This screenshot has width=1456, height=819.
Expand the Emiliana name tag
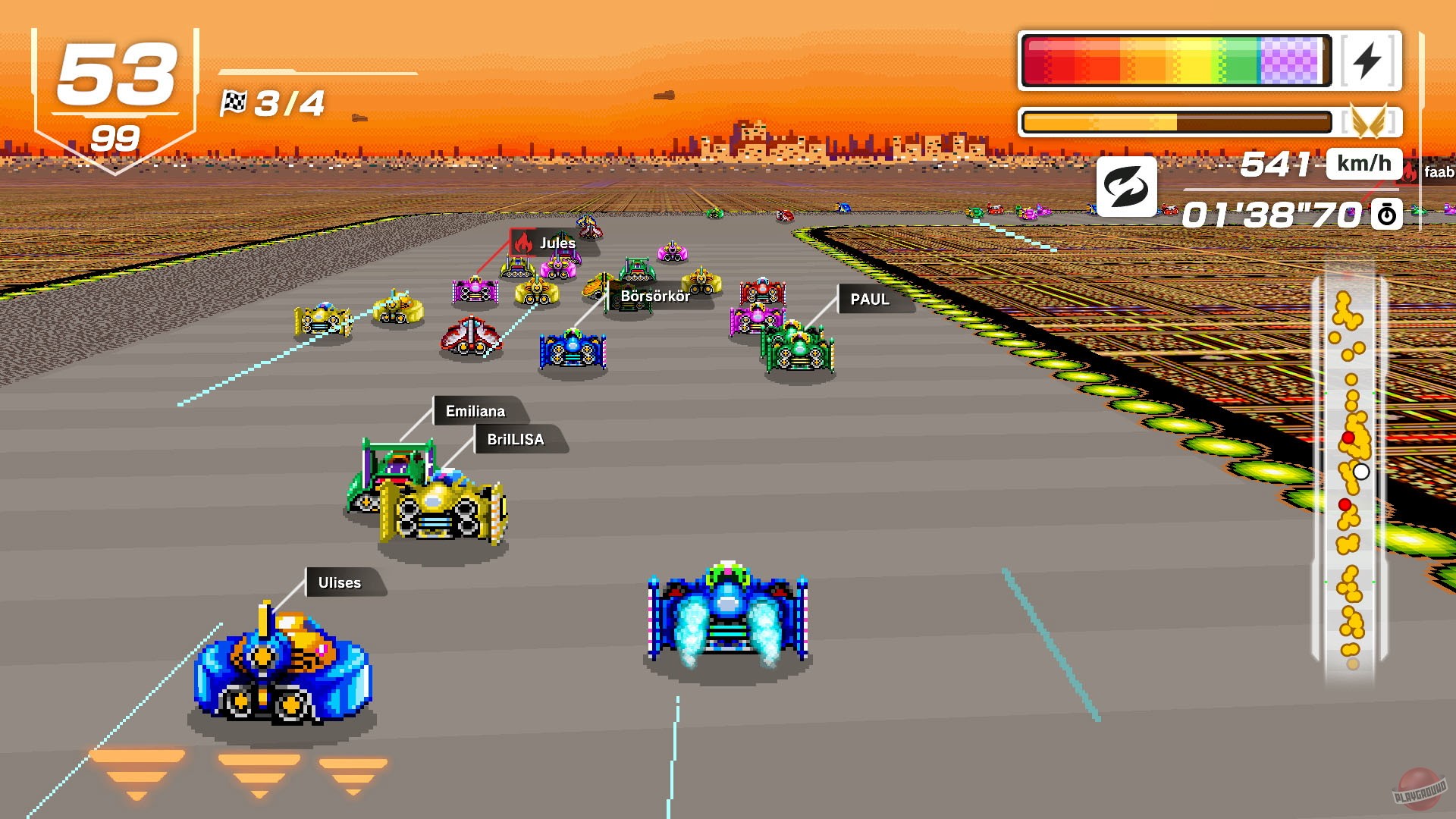(474, 411)
